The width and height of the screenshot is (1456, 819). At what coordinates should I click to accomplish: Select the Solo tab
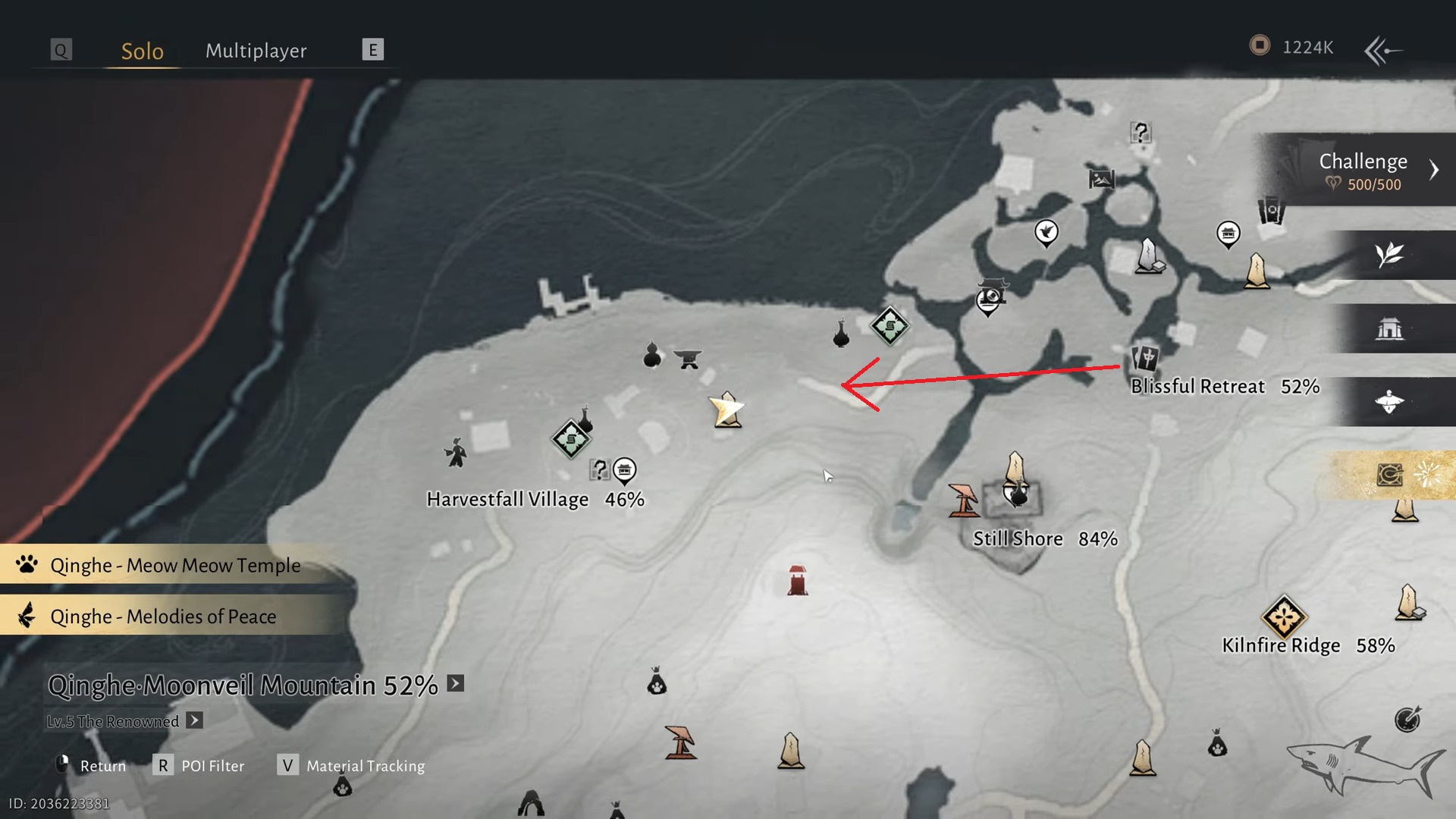[x=142, y=51]
